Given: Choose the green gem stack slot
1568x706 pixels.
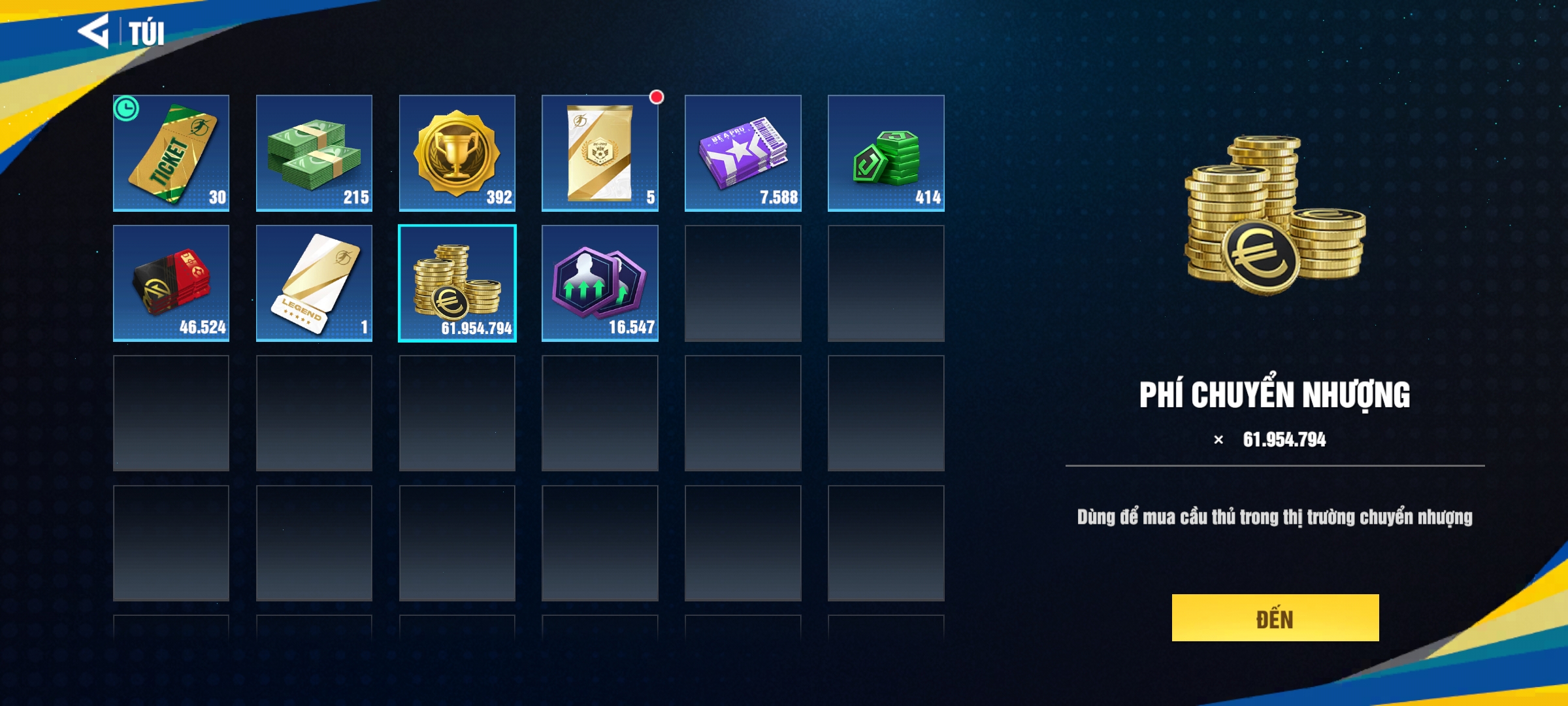Looking at the screenshot, I should click(886, 153).
